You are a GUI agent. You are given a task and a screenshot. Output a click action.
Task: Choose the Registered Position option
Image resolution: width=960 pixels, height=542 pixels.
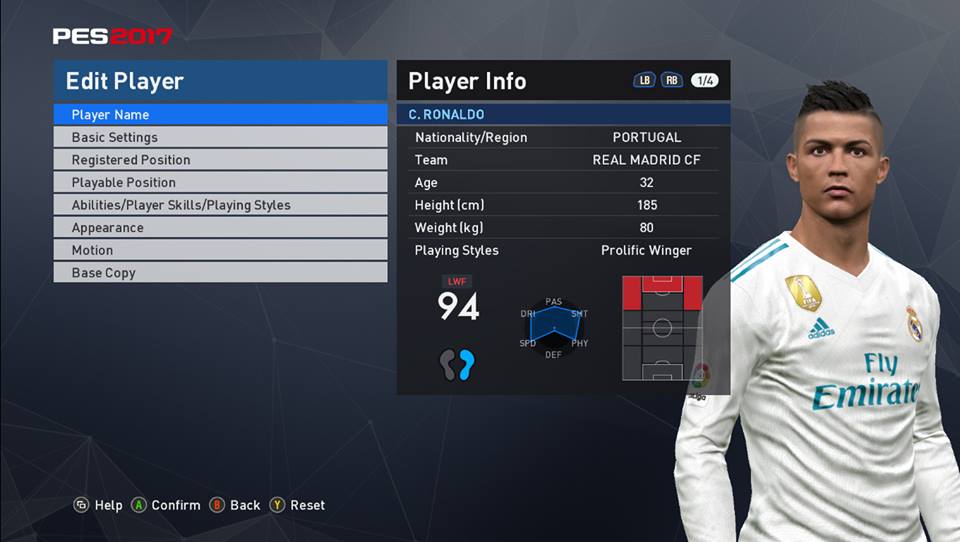[x=220, y=160]
